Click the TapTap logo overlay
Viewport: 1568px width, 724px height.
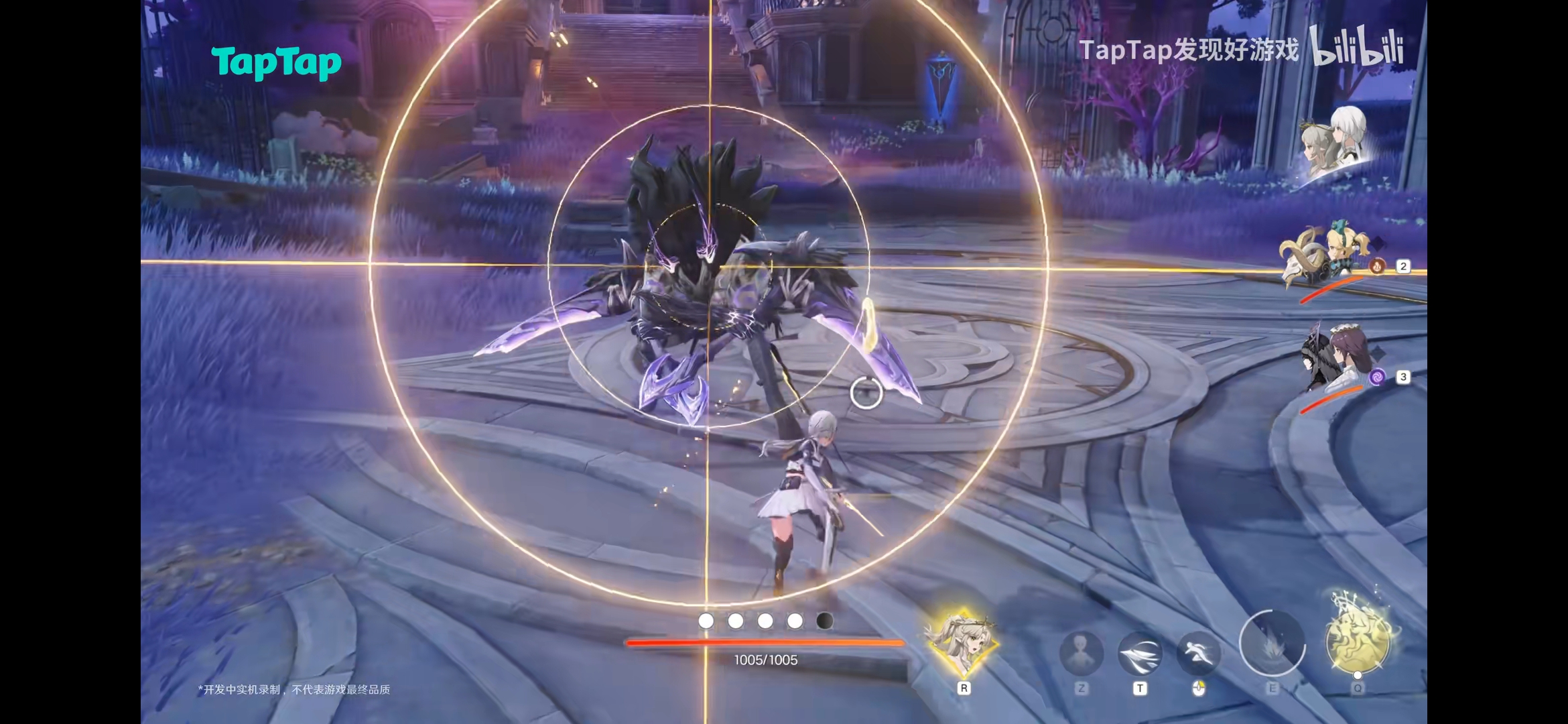click(x=276, y=62)
